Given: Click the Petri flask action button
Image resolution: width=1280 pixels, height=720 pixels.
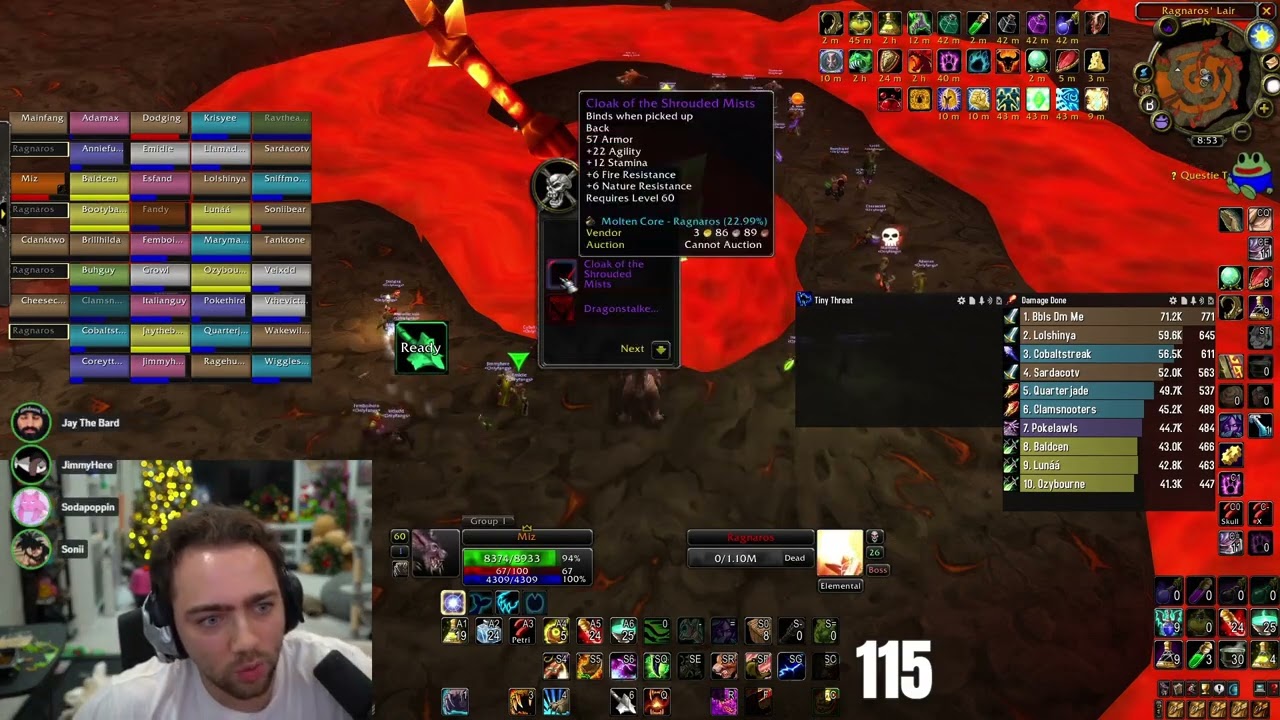Looking at the screenshot, I should [521, 630].
